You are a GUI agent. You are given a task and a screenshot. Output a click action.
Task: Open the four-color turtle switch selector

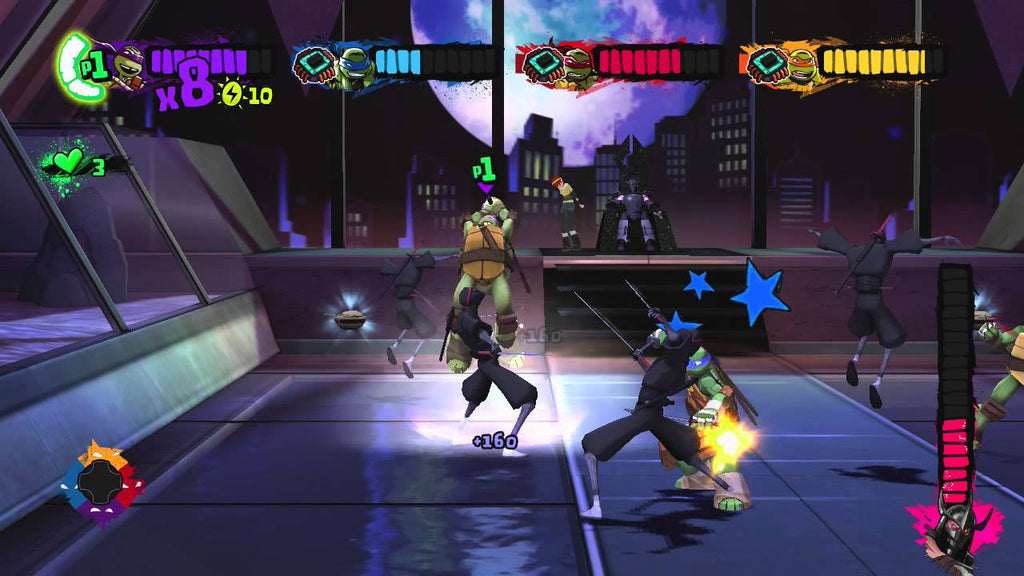(100, 485)
